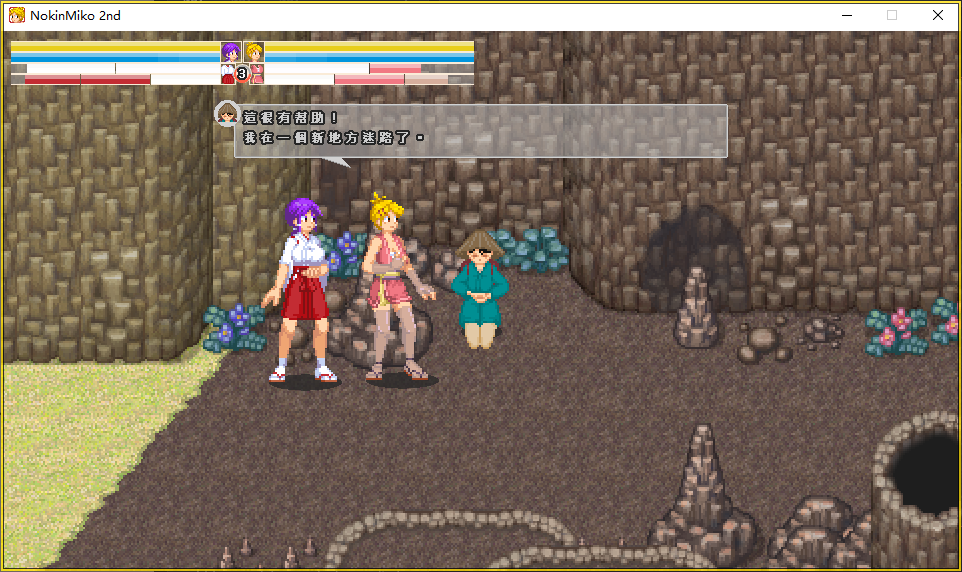Click the dialogue box to continue

point(480,131)
